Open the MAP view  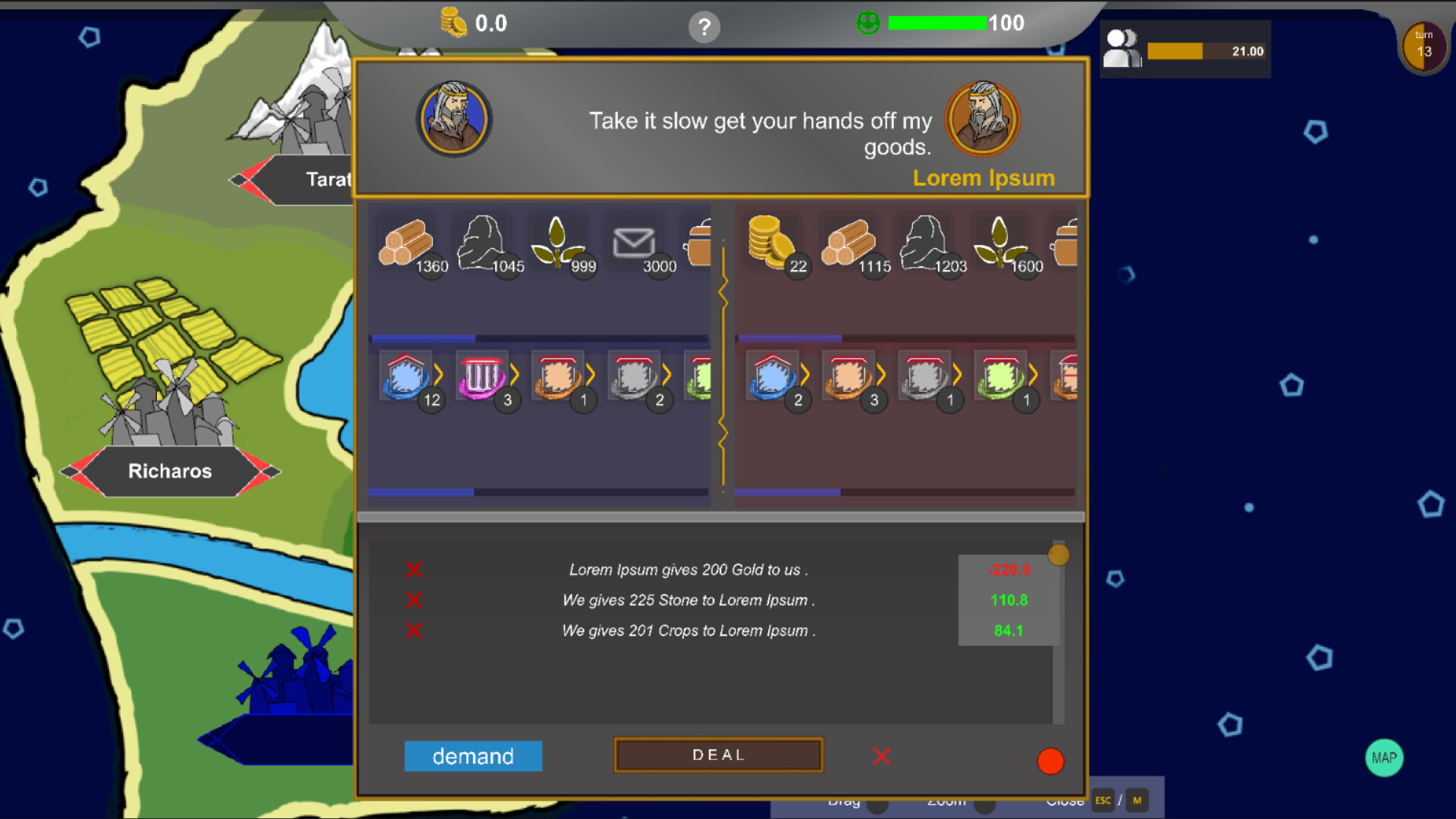click(1385, 757)
